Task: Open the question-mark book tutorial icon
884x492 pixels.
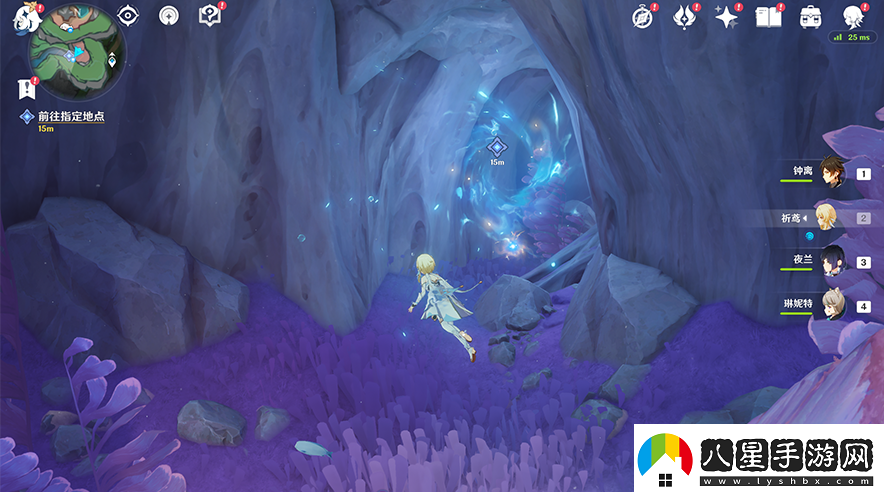Action: point(209,15)
